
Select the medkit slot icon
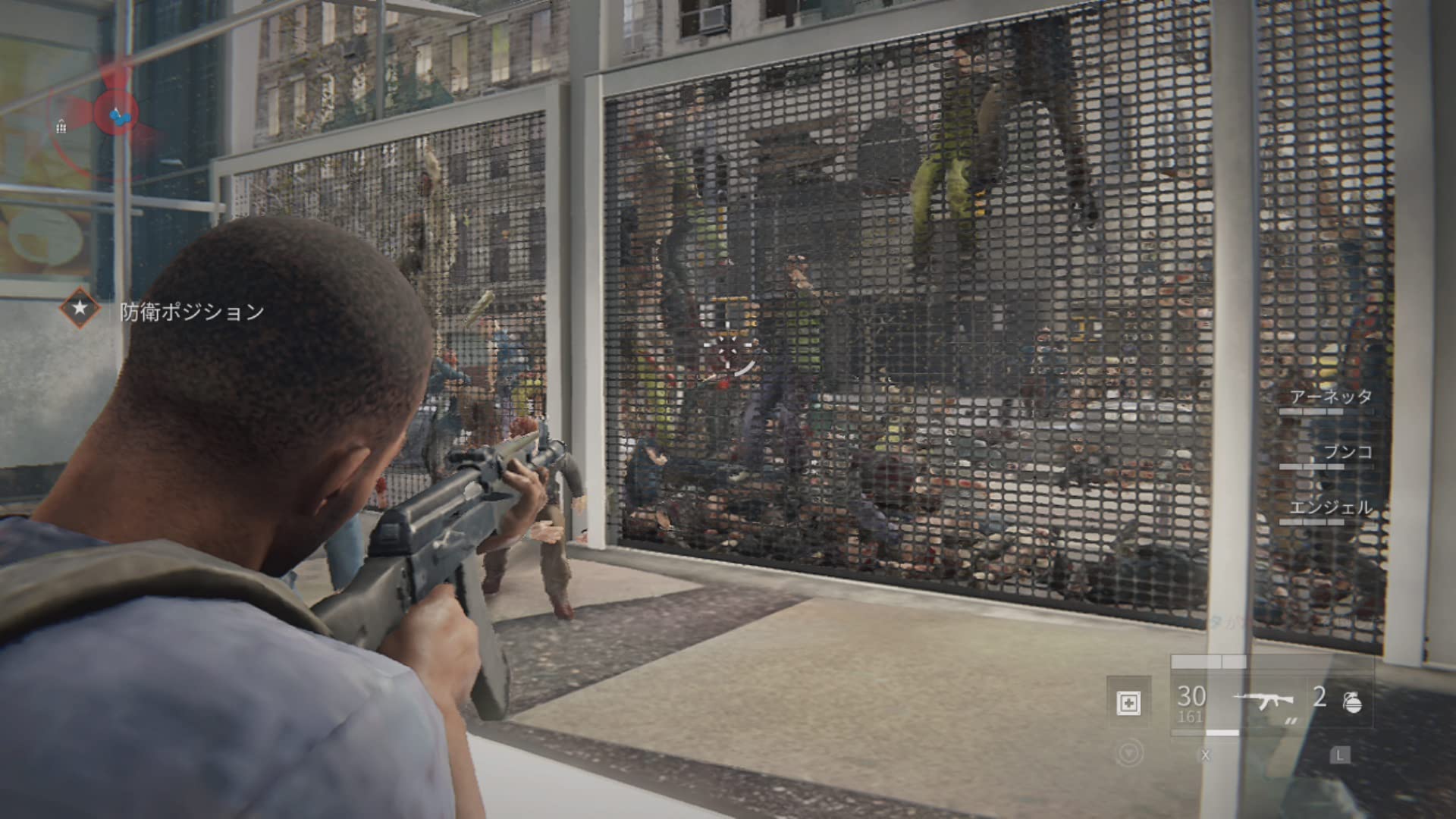pos(1128,703)
